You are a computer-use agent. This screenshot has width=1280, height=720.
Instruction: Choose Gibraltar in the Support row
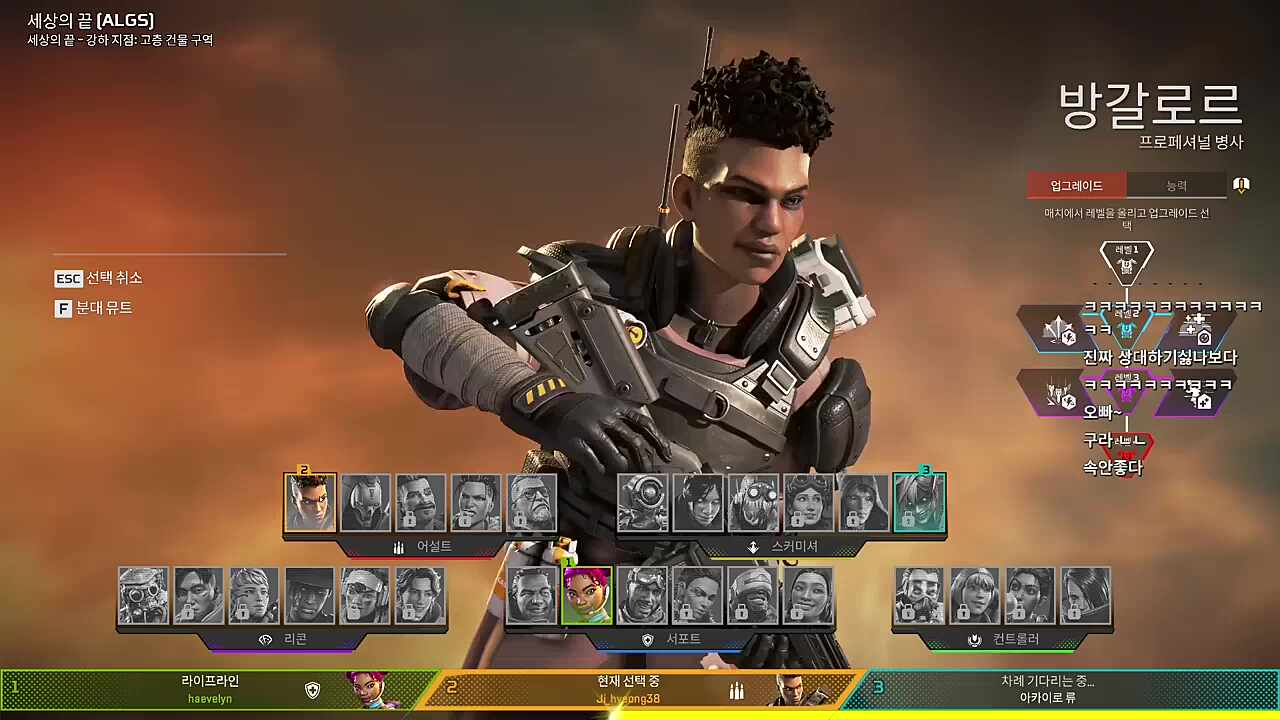pyautogui.click(x=531, y=596)
